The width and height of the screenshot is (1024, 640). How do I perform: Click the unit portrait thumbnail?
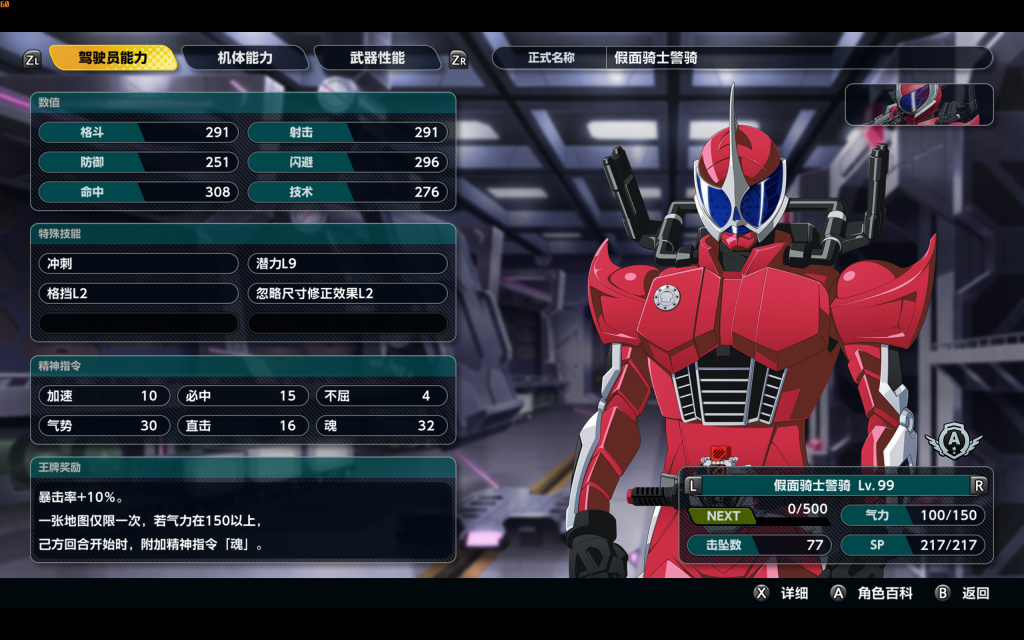pos(919,104)
